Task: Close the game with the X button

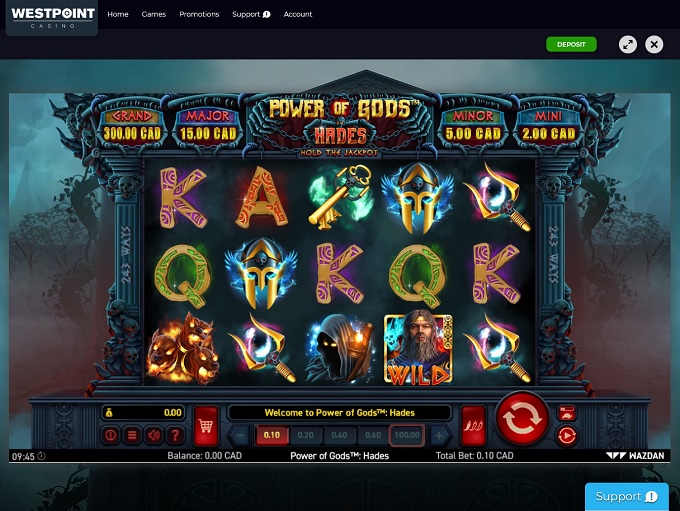Action: click(654, 44)
